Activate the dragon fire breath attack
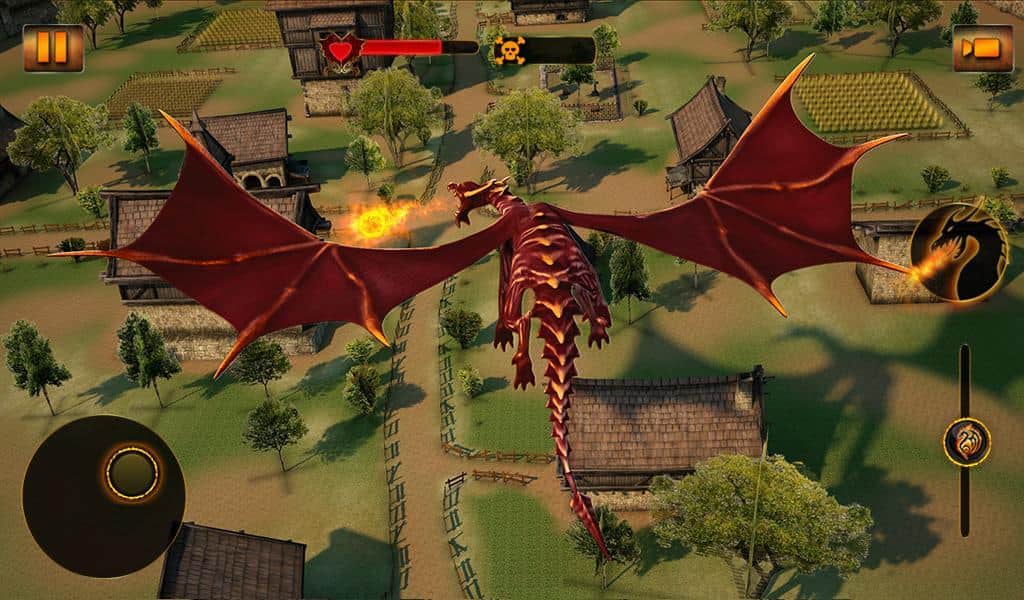This screenshot has width=1024, height=600. [958, 252]
